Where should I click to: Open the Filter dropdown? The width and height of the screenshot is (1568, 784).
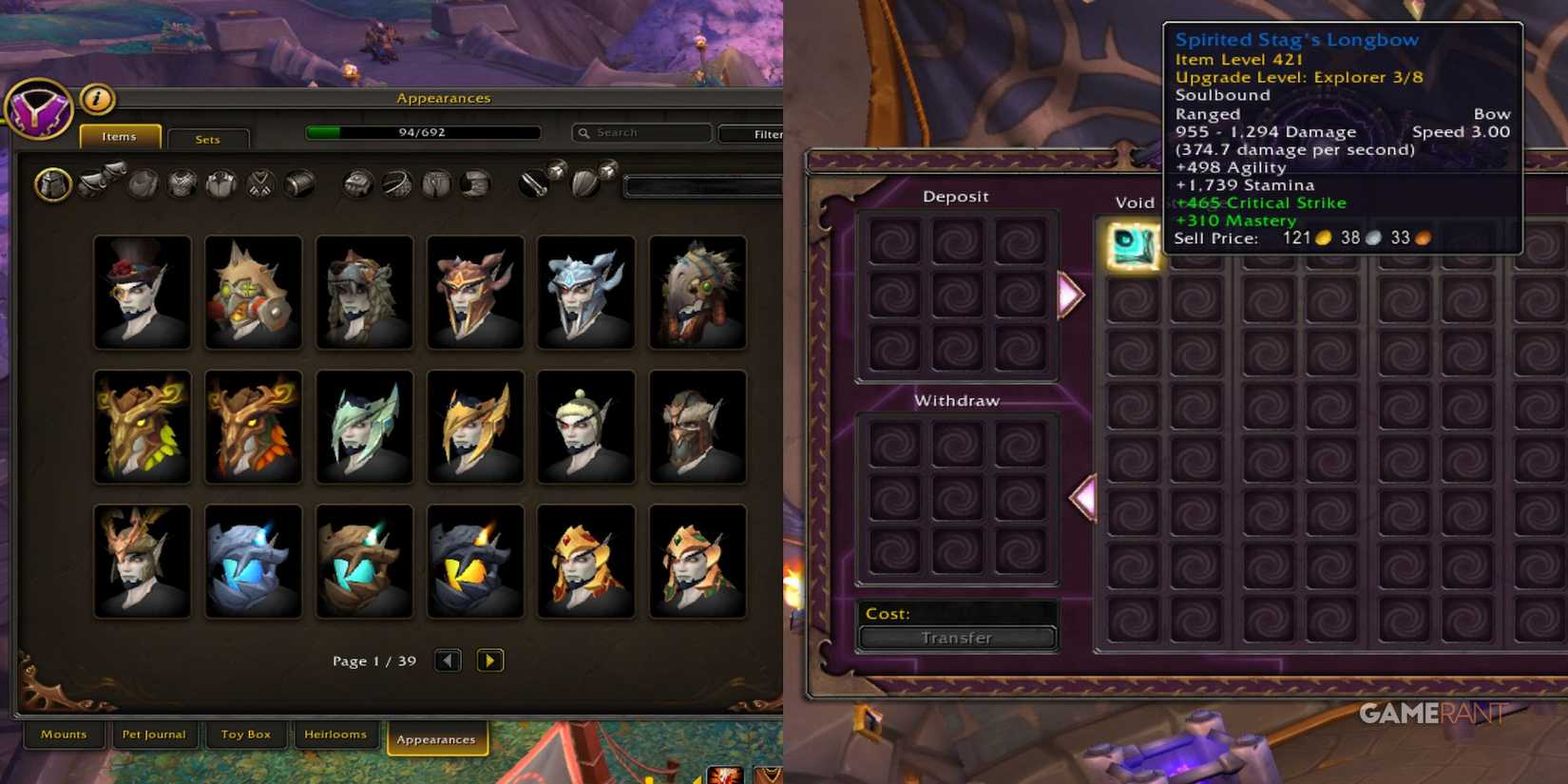pos(763,133)
